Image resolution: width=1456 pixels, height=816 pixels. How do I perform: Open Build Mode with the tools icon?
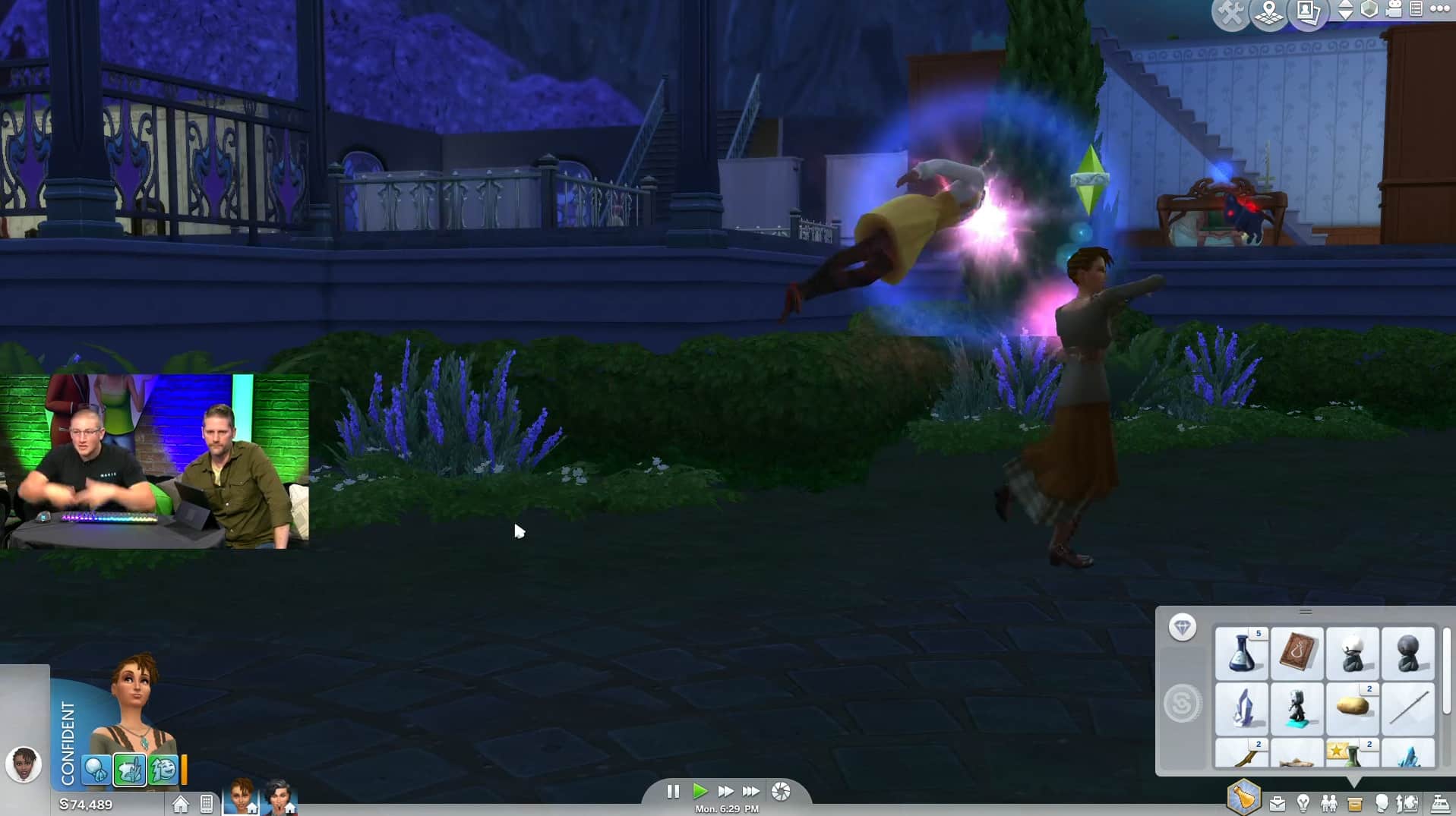tap(1230, 13)
